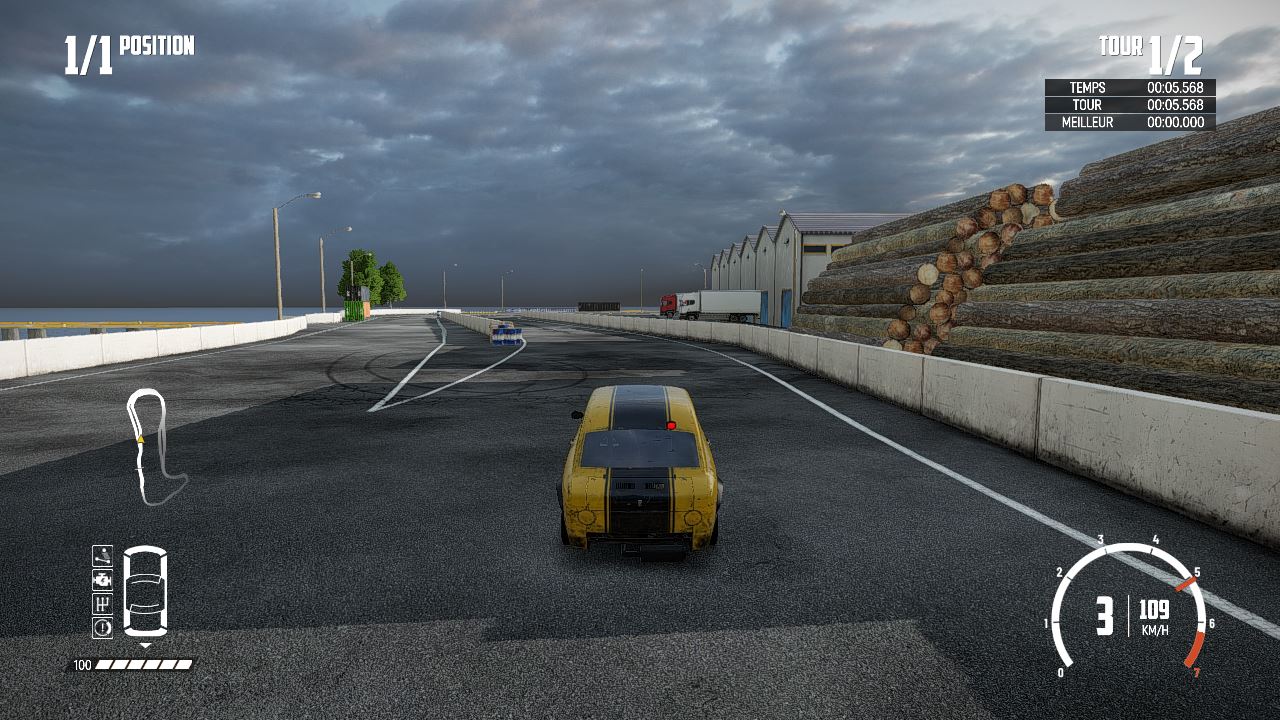
Task: Click the player position marker on minimap
Action: 140,439
